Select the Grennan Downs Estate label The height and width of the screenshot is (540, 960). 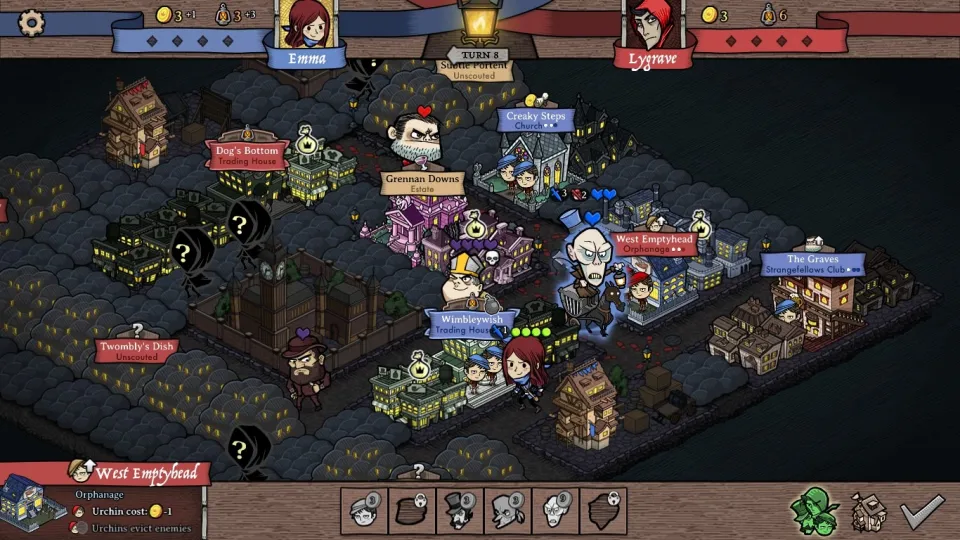[421, 184]
